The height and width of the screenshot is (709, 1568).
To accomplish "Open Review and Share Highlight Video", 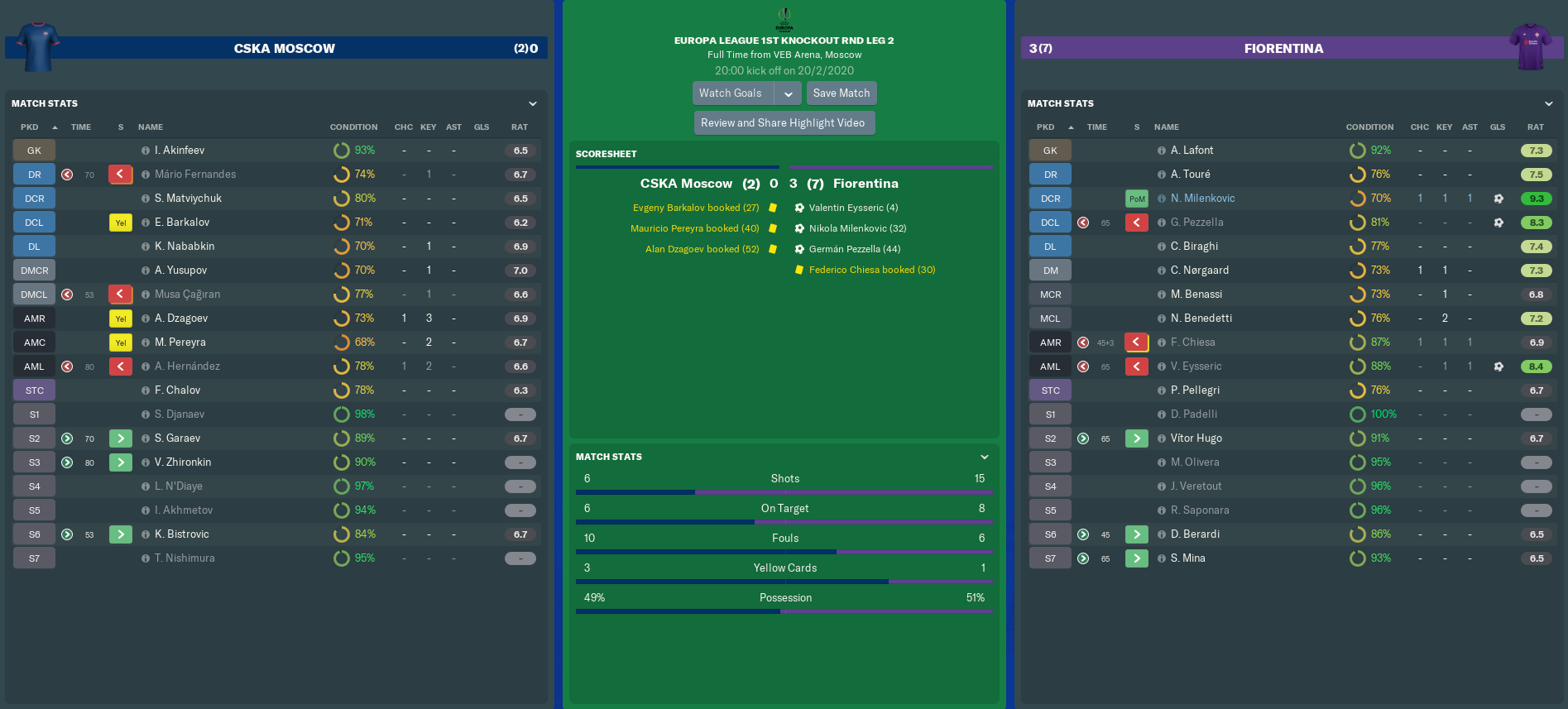I will point(783,123).
